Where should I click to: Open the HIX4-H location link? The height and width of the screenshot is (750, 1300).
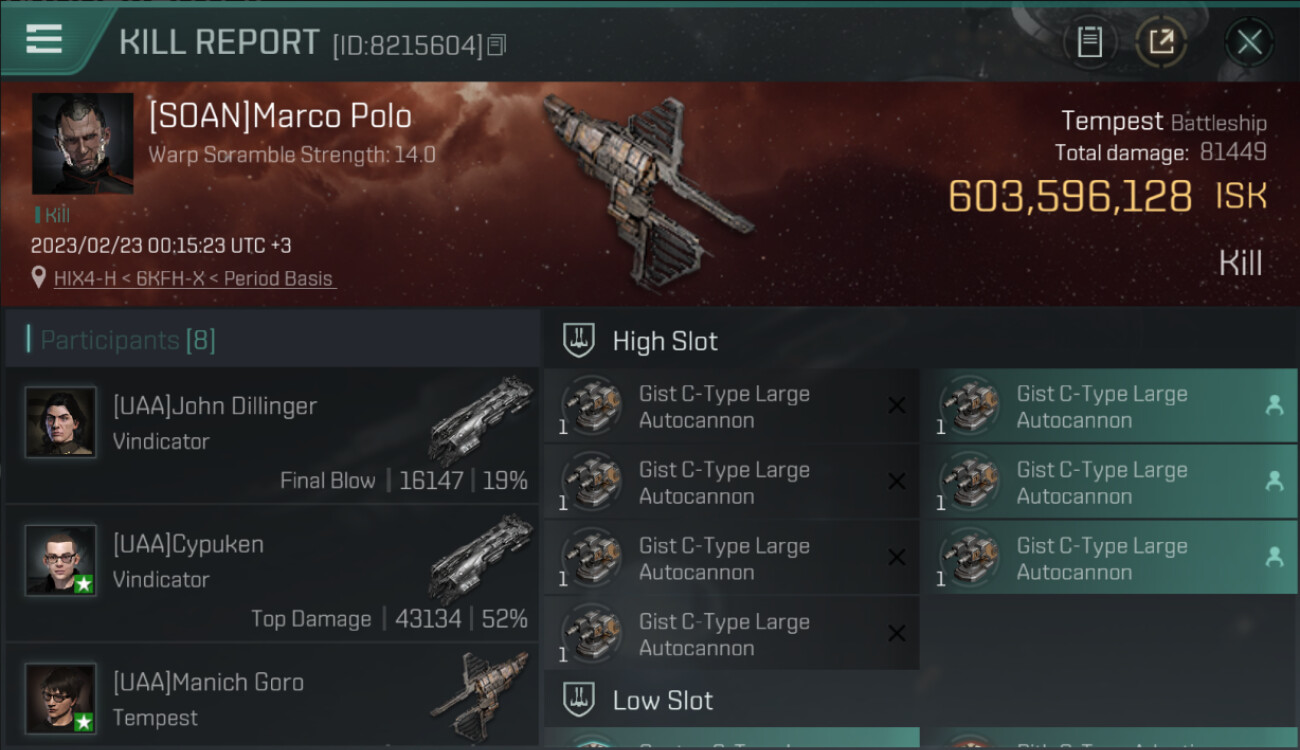click(194, 279)
